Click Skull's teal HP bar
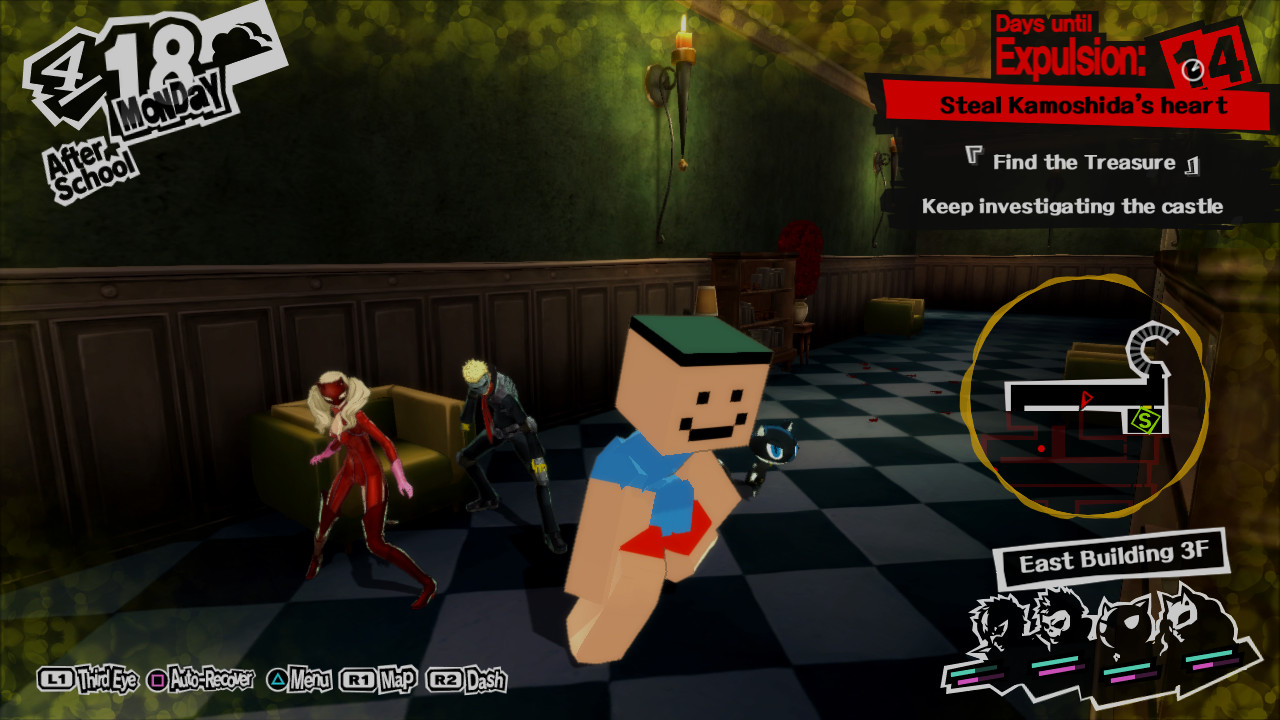This screenshot has height=720, width=1280. click(x=1054, y=660)
